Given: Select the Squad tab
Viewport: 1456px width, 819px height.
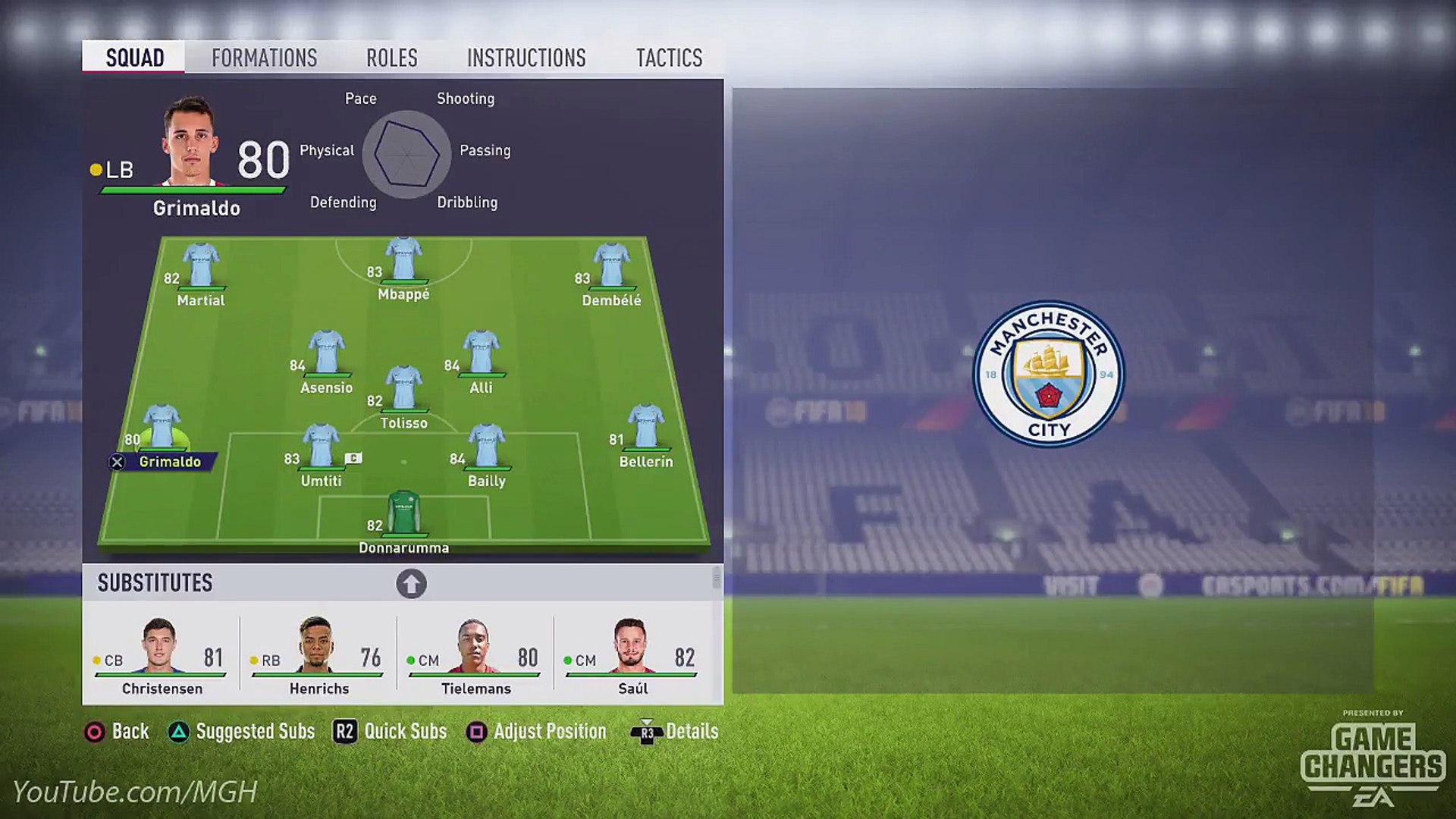Looking at the screenshot, I should pos(134,58).
